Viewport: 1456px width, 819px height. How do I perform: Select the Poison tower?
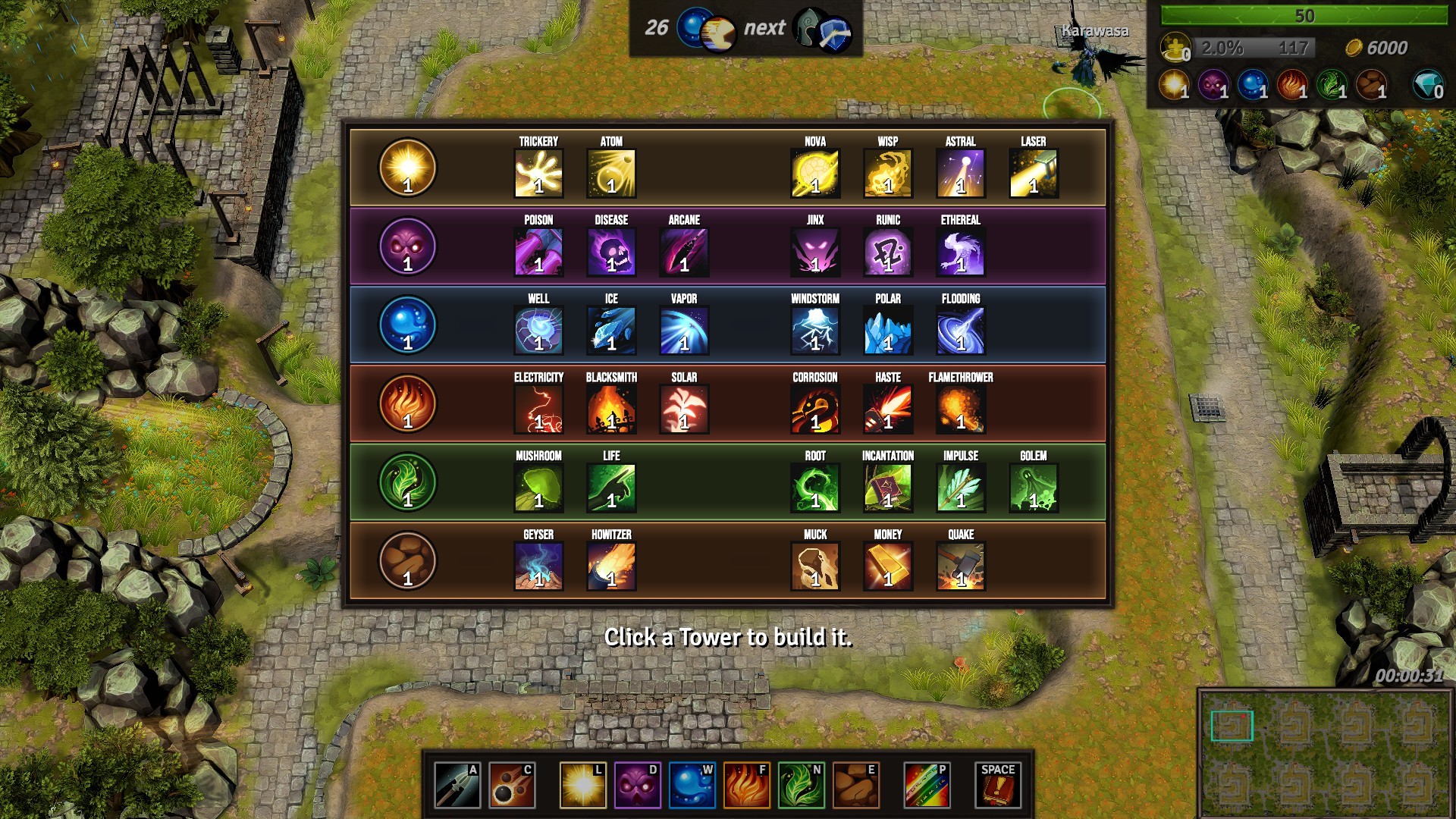(538, 252)
